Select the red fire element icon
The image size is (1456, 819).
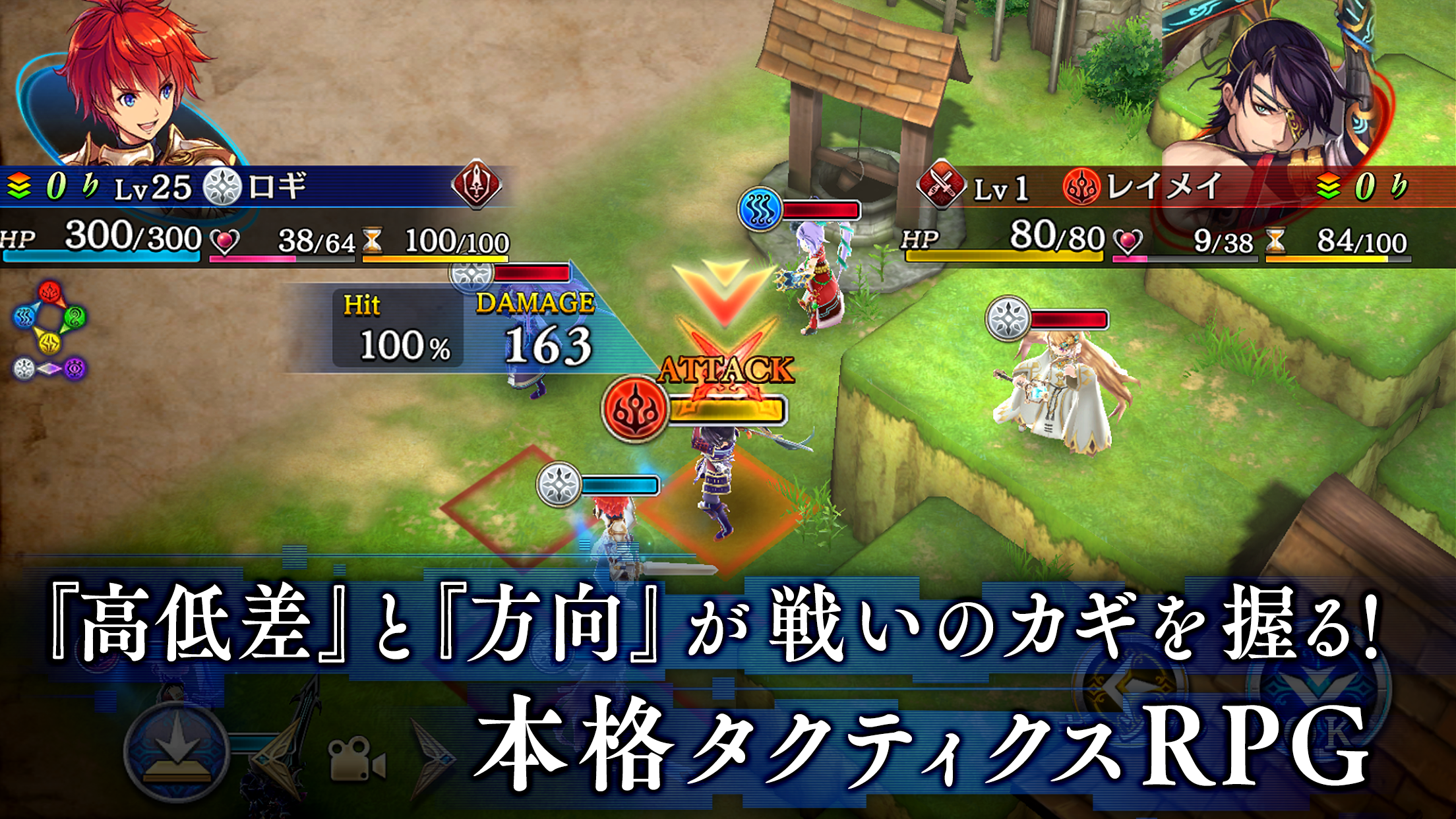(x=49, y=292)
